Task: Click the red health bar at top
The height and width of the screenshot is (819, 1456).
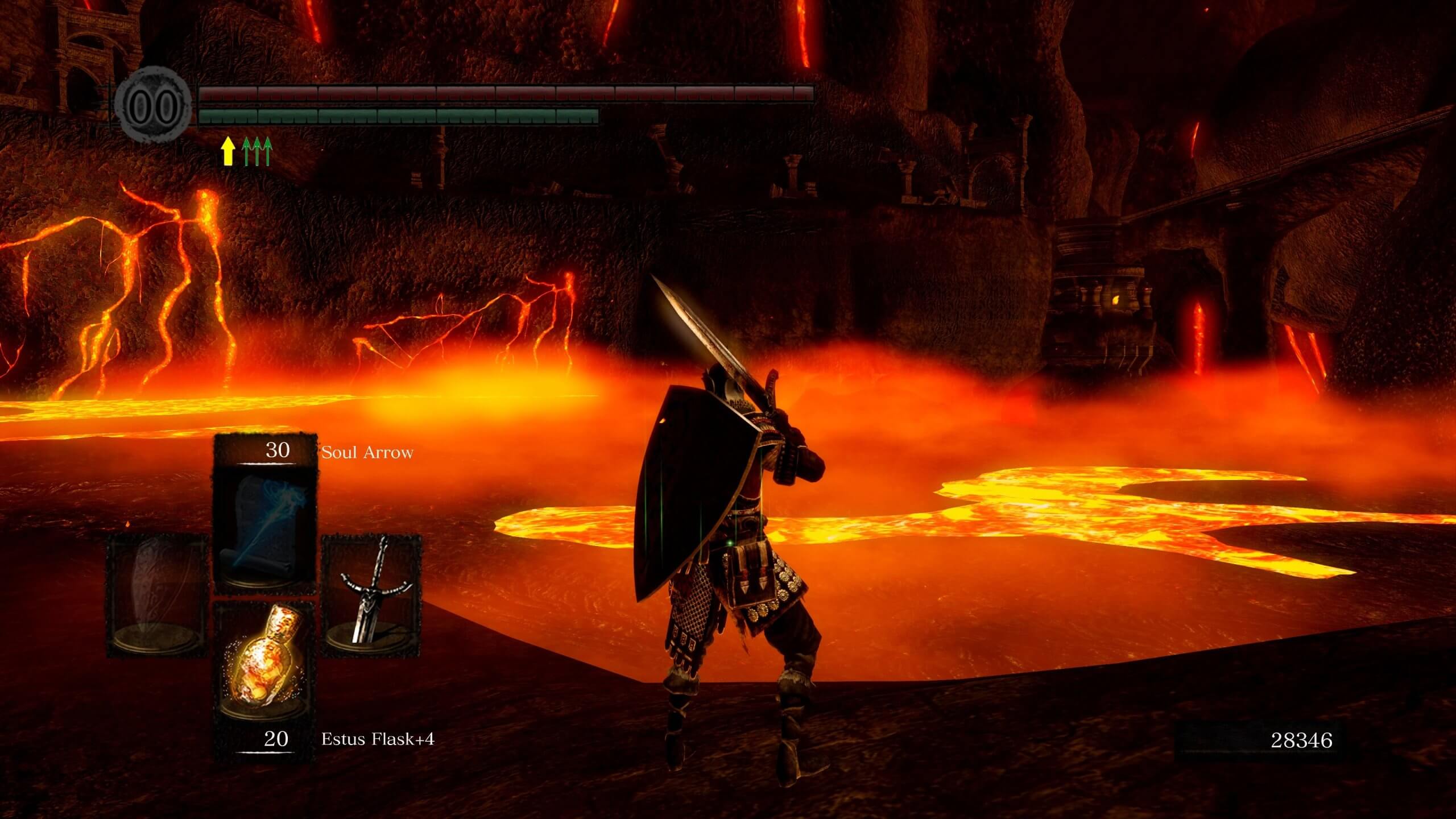Action: pyautogui.click(x=506, y=93)
